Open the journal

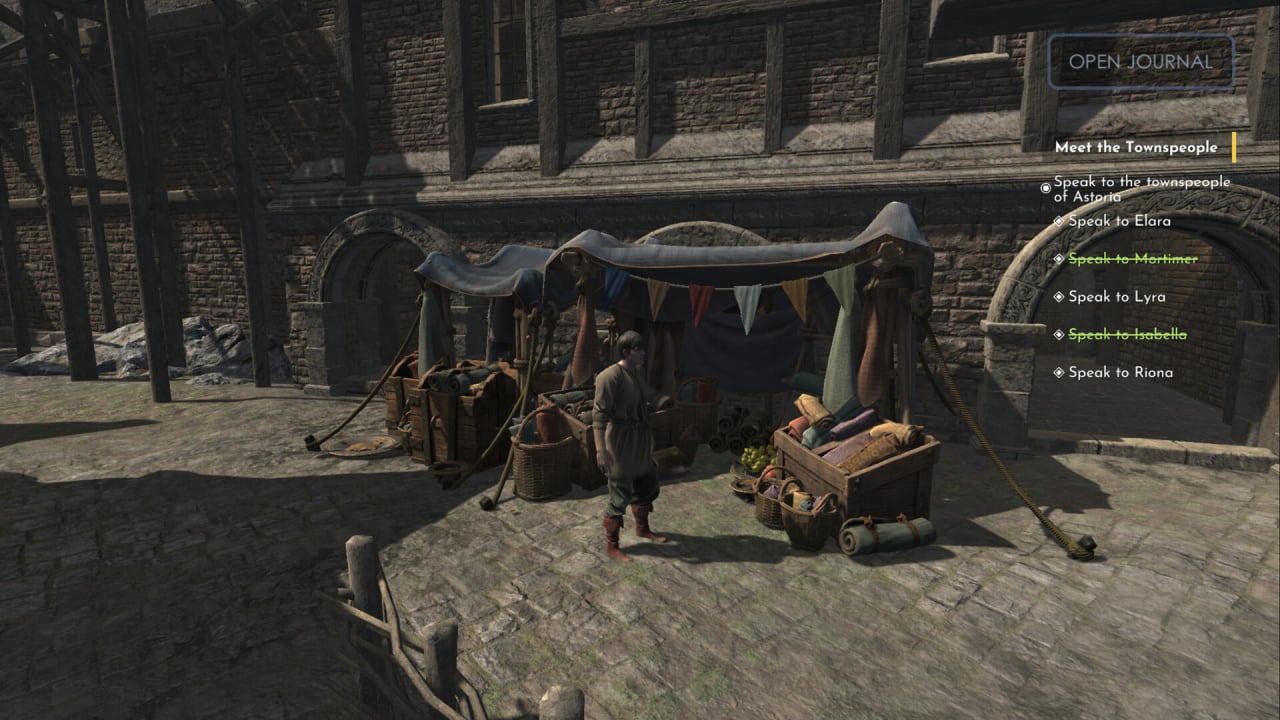click(x=1140, y=61)
